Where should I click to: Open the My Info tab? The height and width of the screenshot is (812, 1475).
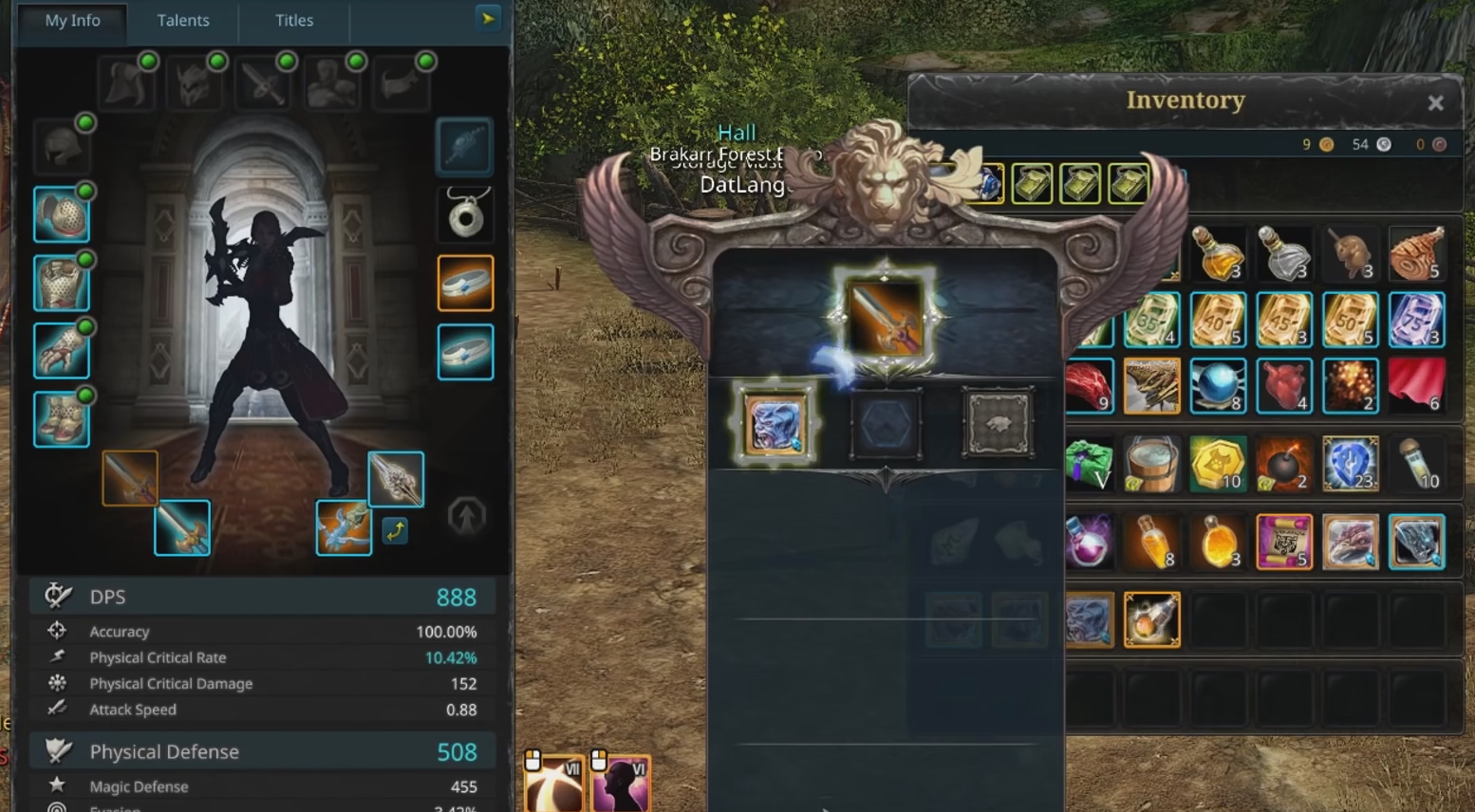[x=72, y=21]
